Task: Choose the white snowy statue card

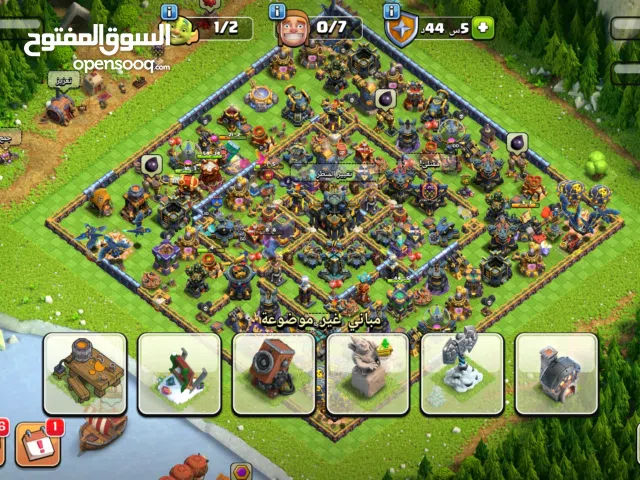Action: [462, 373]
